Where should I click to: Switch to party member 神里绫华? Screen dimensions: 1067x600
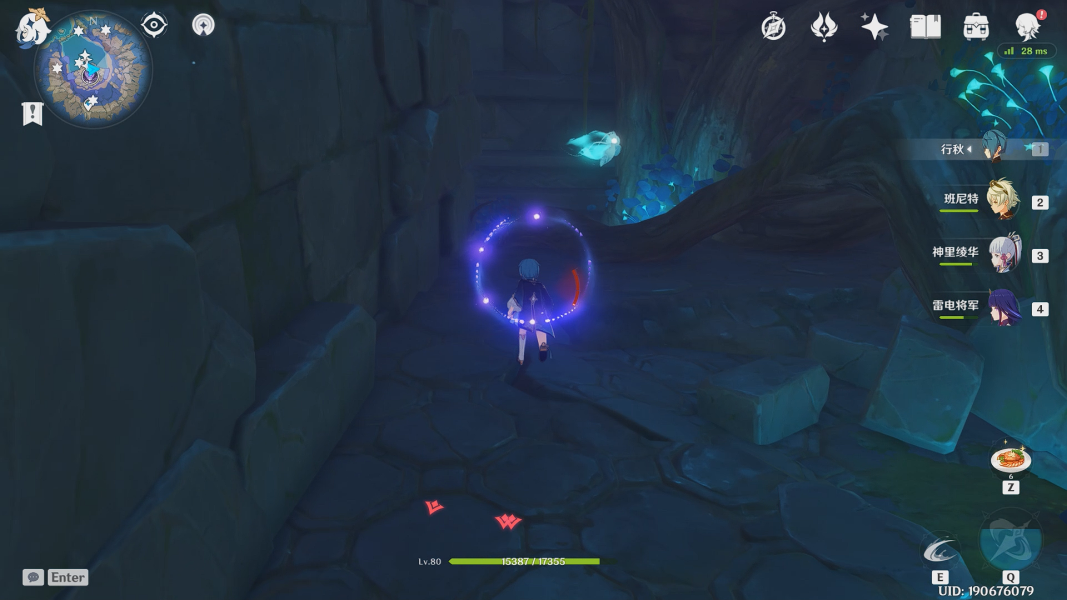pos(1002,254)
